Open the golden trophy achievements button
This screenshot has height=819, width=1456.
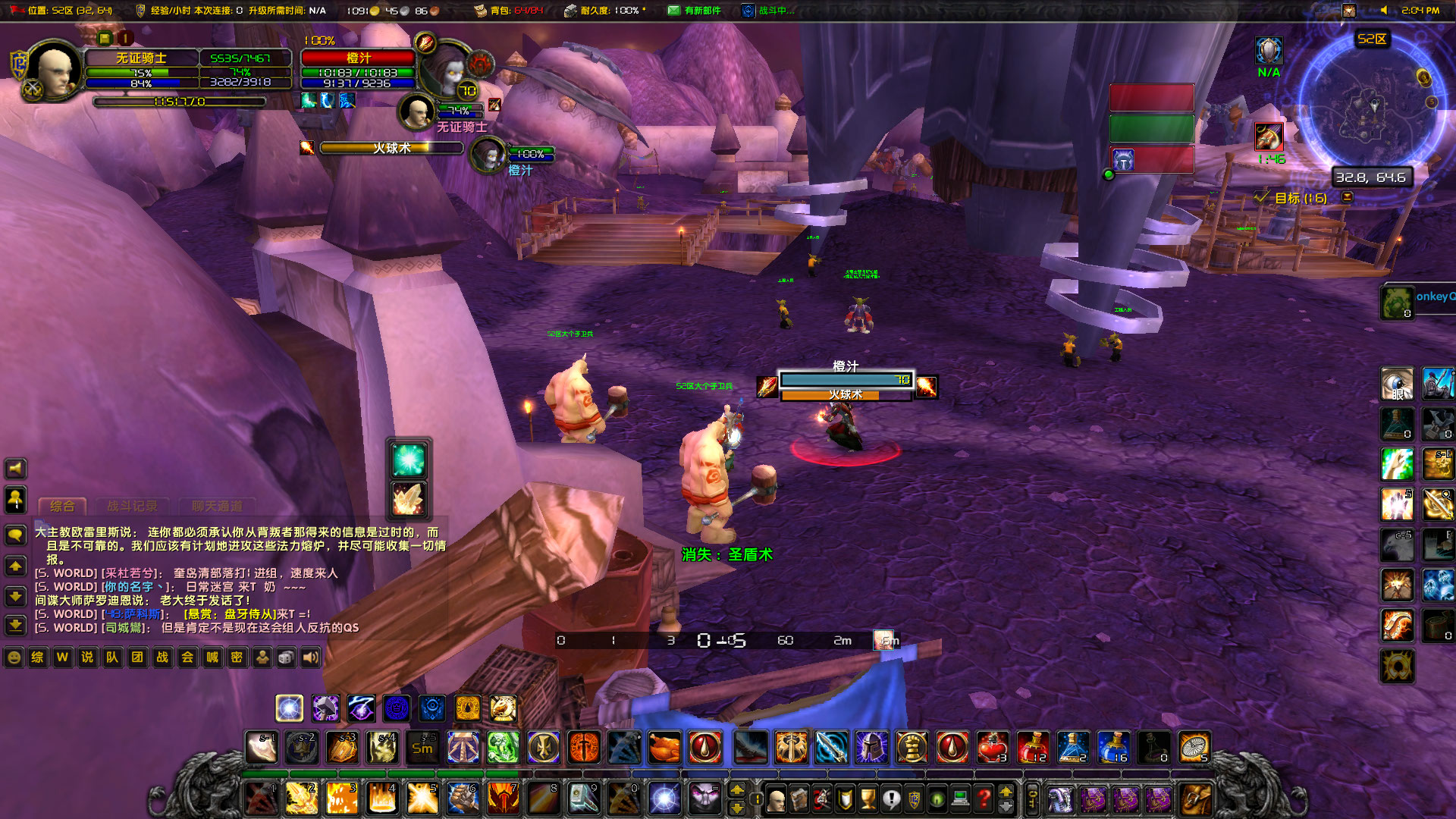point(868,798)
